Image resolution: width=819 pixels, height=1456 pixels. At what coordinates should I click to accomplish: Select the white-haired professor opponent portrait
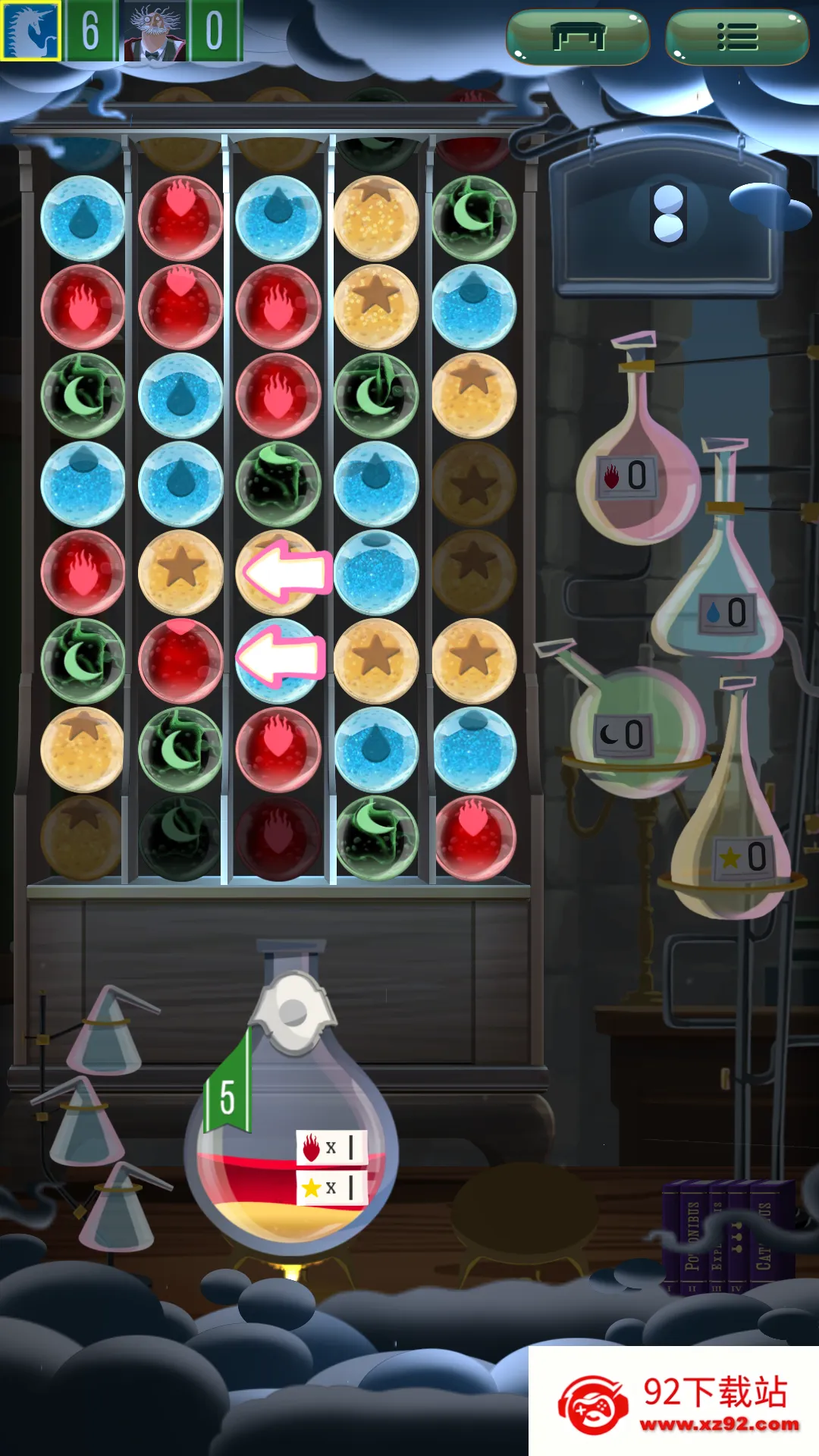(155, 31)
